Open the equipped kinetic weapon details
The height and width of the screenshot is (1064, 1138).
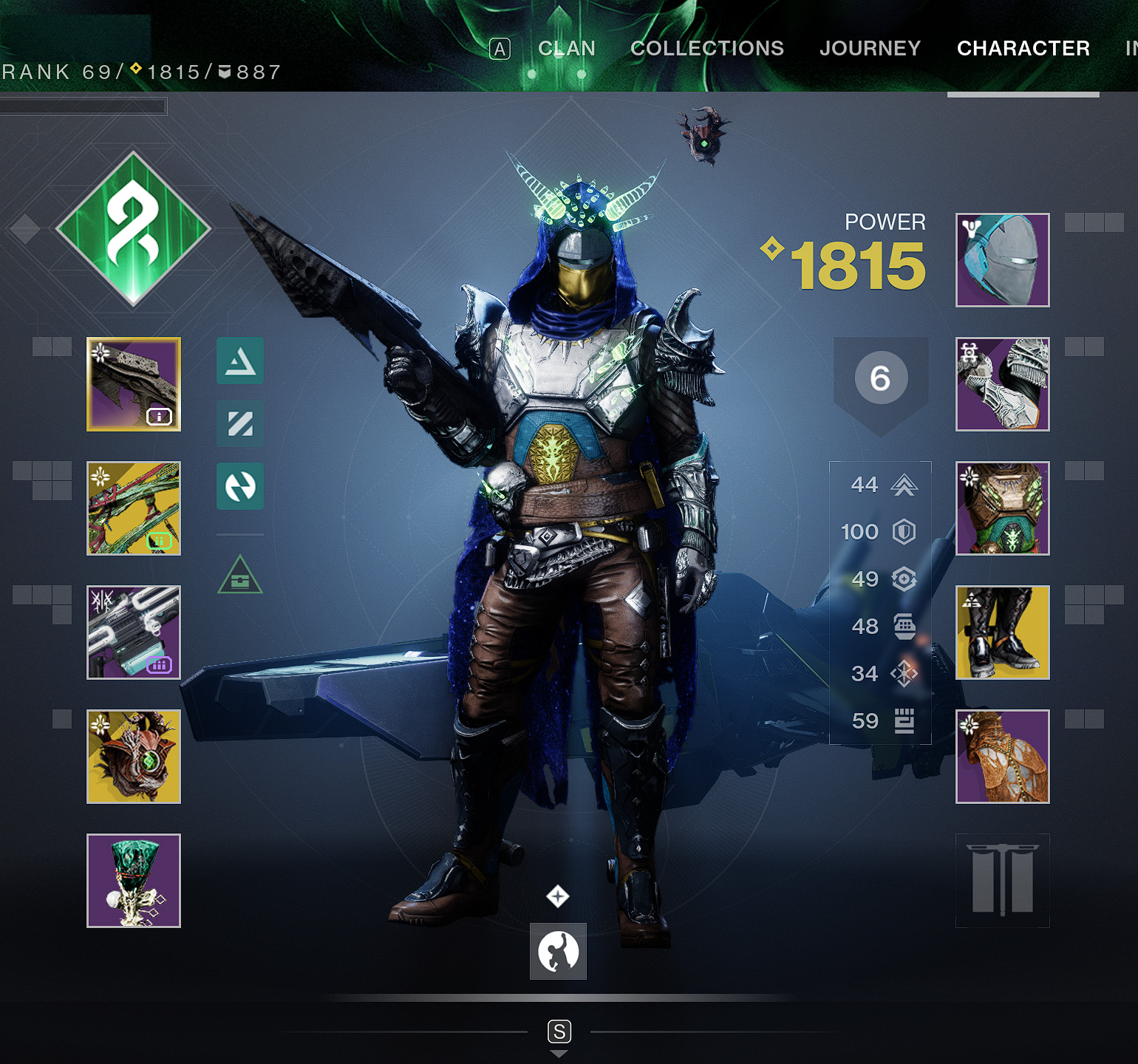(x=134, y=383)
